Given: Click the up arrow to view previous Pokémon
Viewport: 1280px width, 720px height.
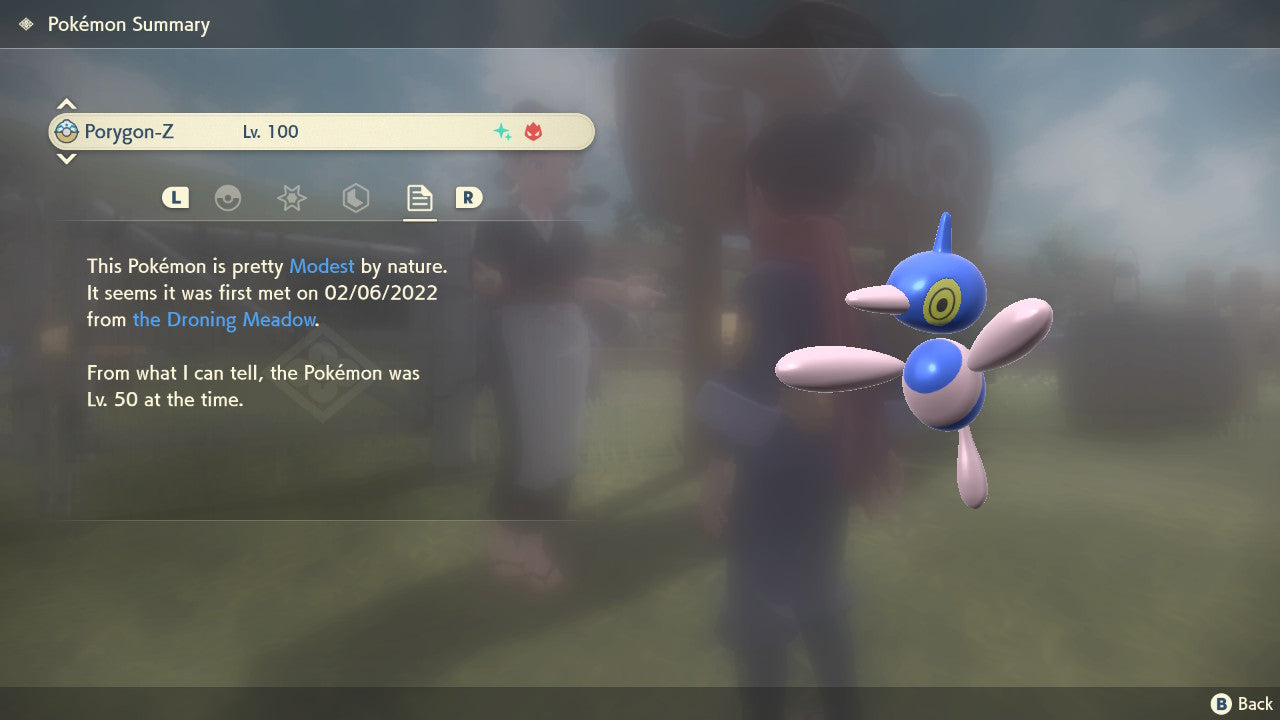Looking at the screenshot, I should point(65,102).
